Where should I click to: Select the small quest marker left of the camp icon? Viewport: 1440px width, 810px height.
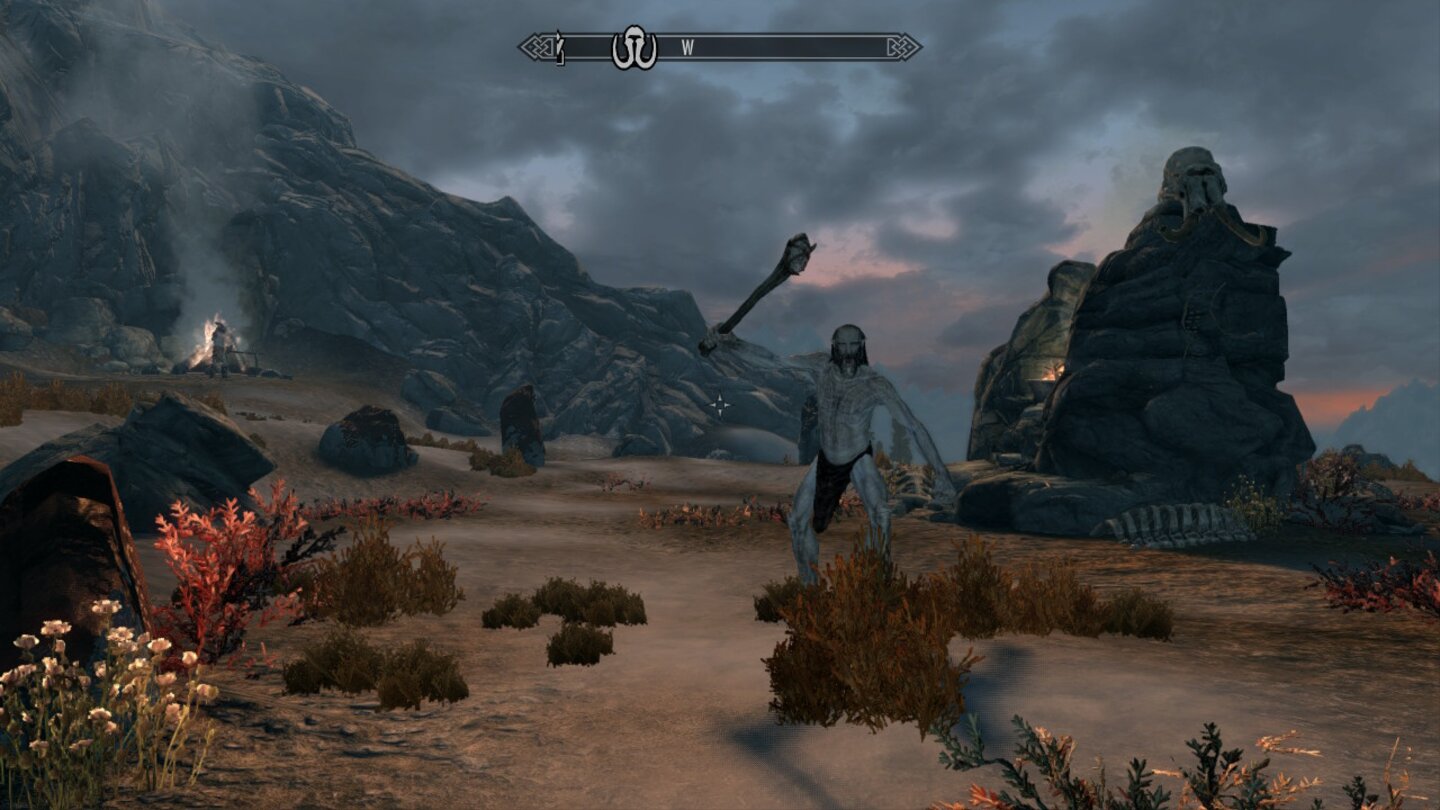pyautogui.click(x=560, y=46)
